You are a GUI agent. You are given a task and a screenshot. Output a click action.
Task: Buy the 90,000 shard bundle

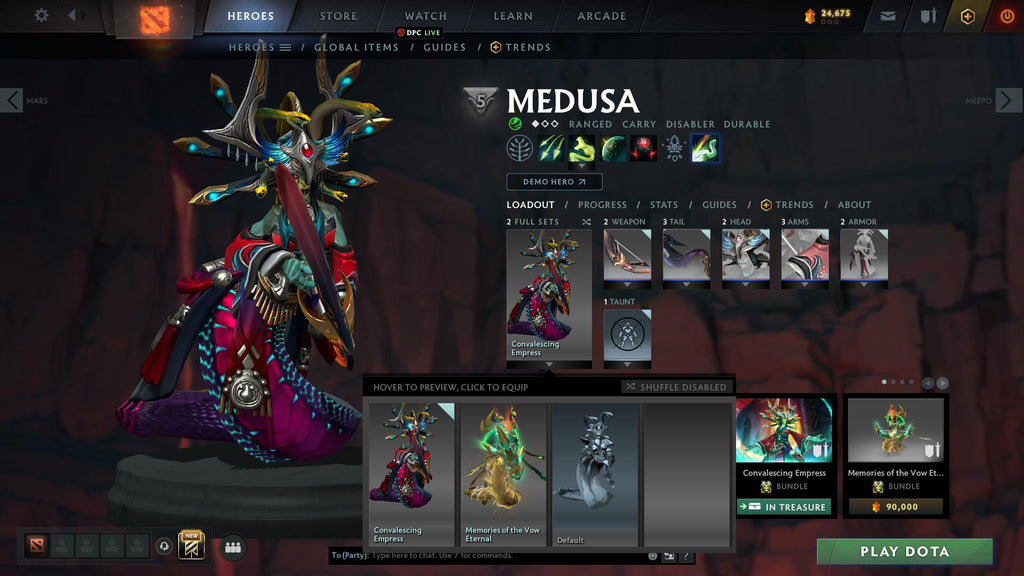pyautogui.click(x=895, y=506)
